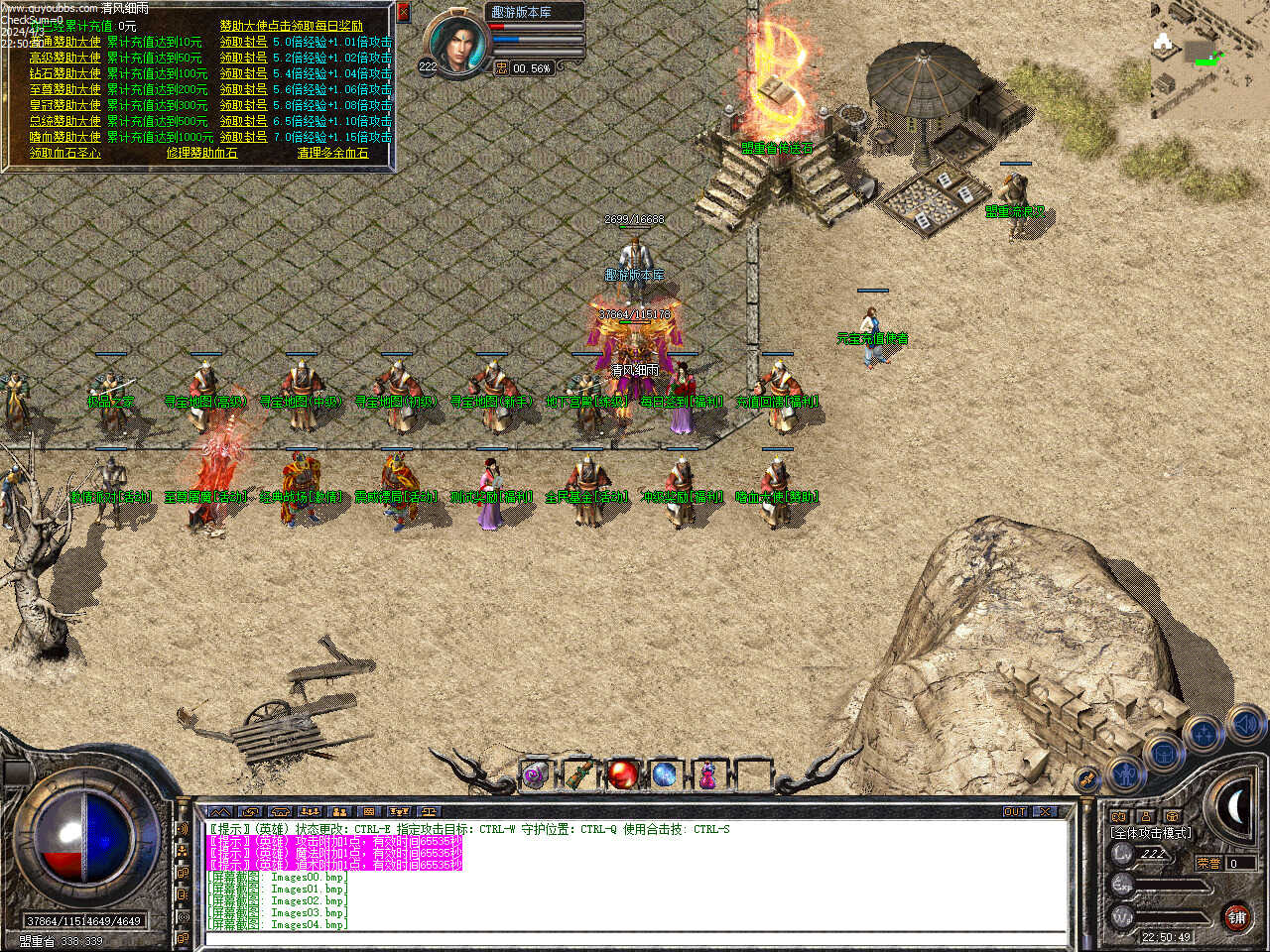Click 领取血石圣心 link
The height and width of the screenshot is (952, 1270).
coord(64,153)
